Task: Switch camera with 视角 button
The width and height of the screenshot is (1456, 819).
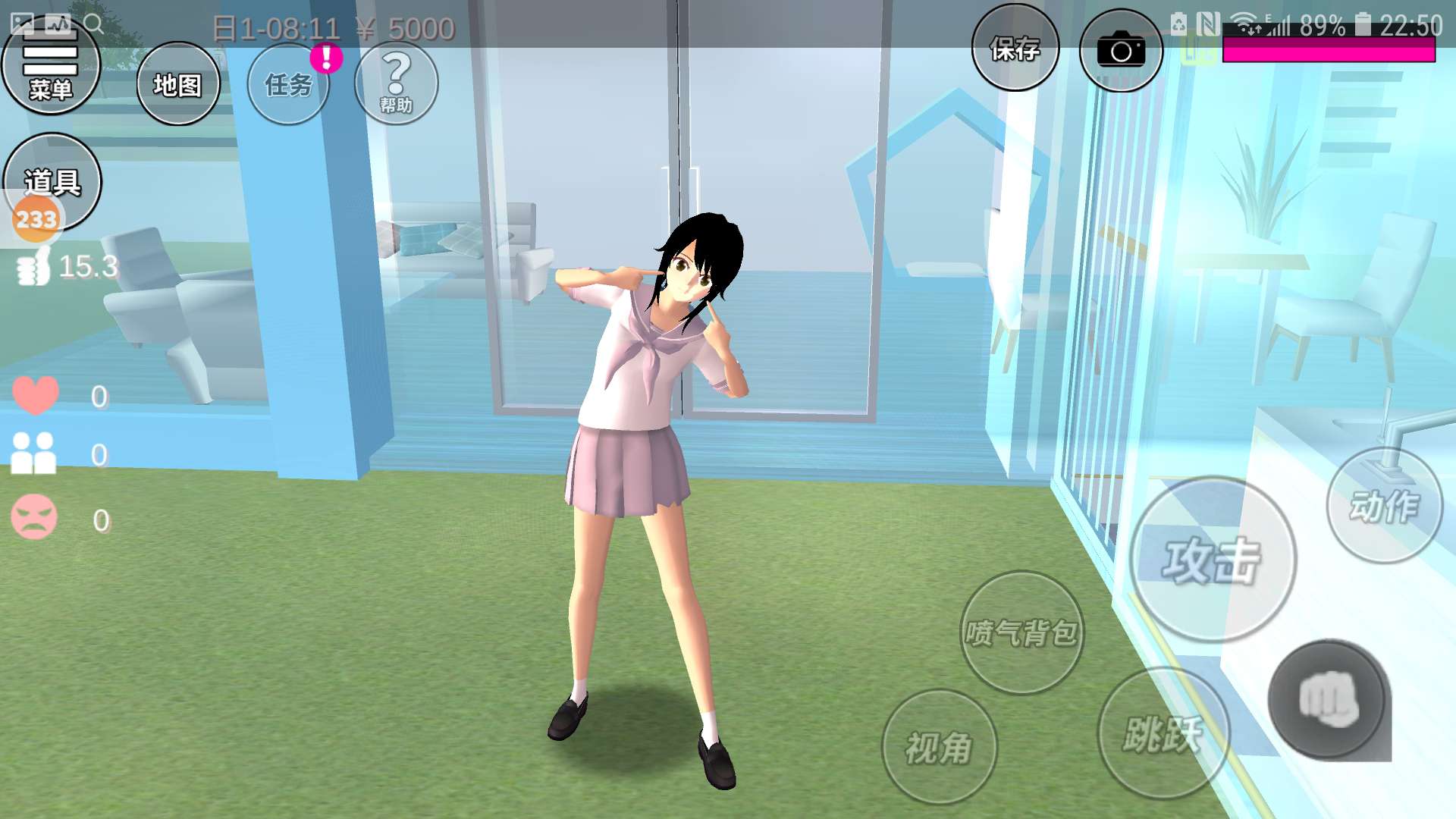Action: [939, 747]
